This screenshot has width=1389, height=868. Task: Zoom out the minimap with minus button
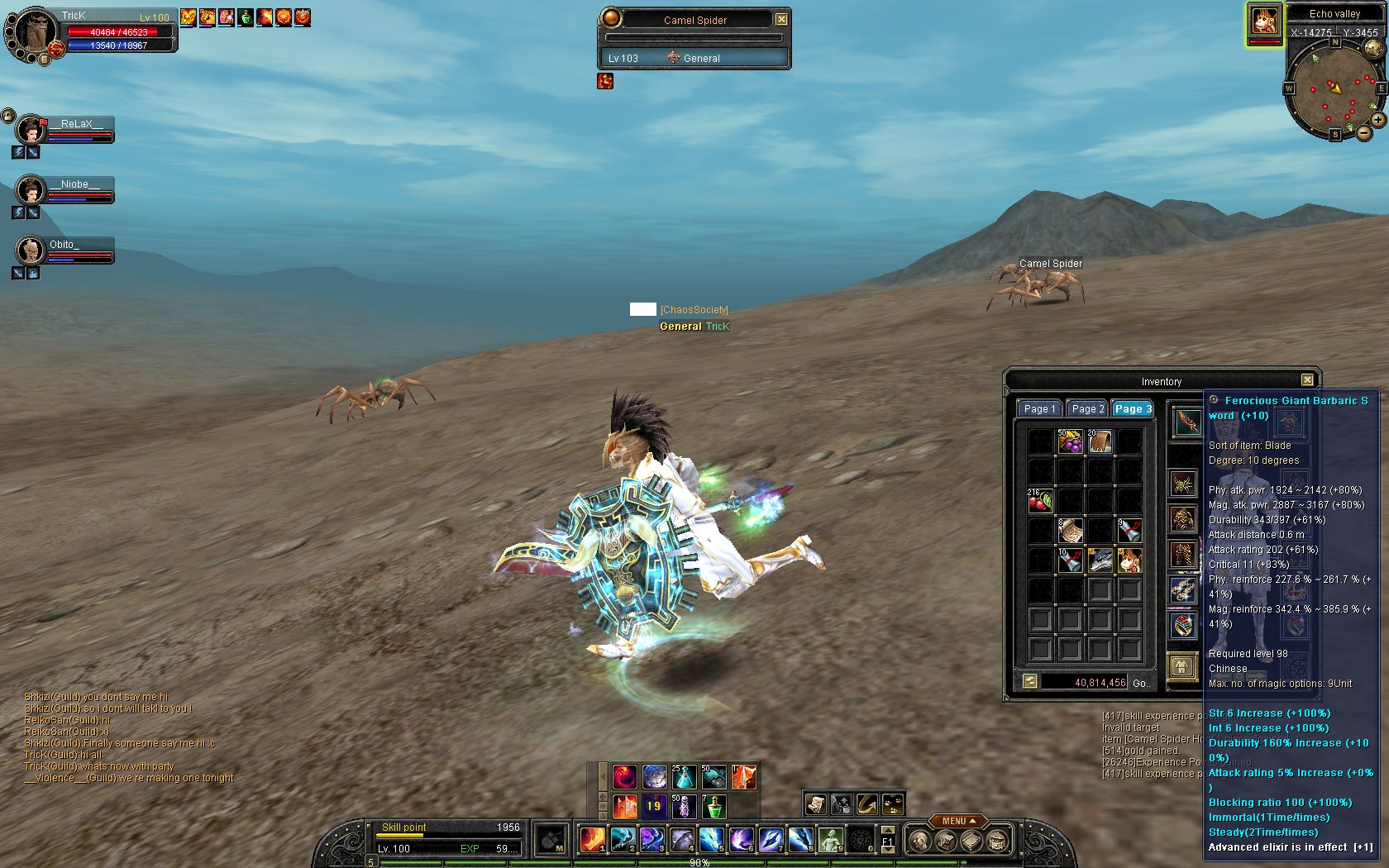[x=1363, y=133]
